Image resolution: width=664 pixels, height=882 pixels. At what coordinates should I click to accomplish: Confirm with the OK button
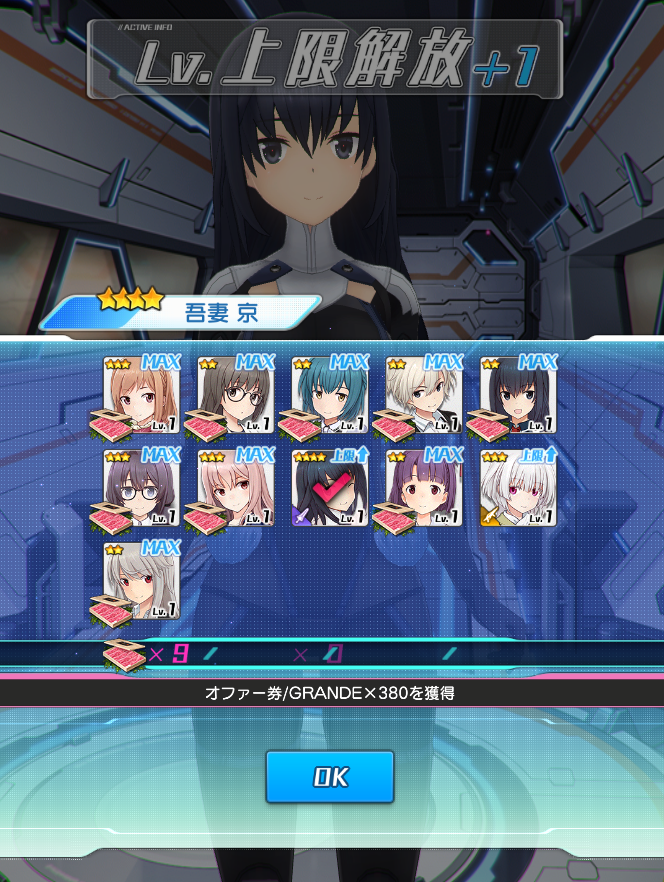coord(329,777)
